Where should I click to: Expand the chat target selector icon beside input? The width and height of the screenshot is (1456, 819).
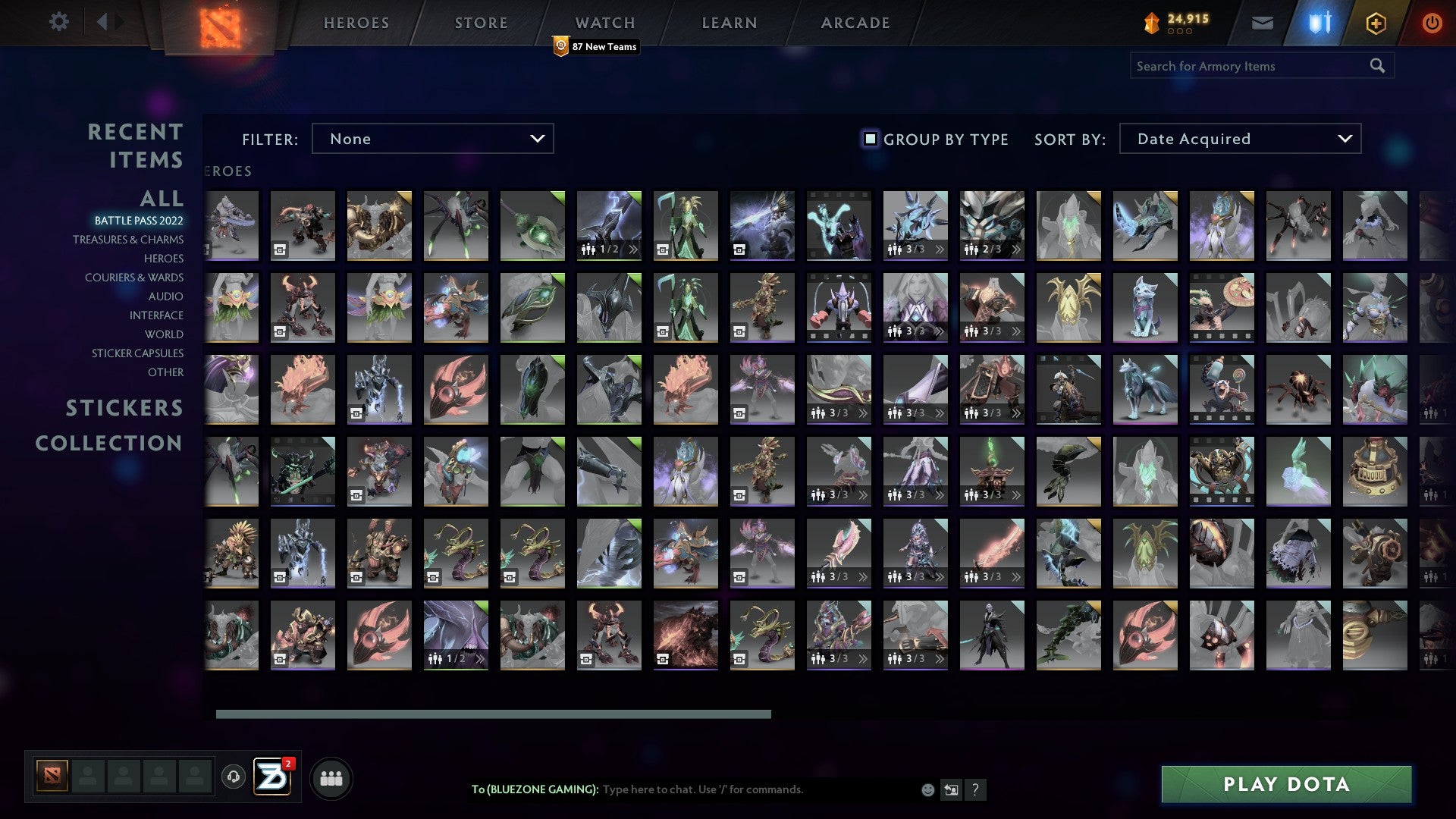click(x=951, y=789)
